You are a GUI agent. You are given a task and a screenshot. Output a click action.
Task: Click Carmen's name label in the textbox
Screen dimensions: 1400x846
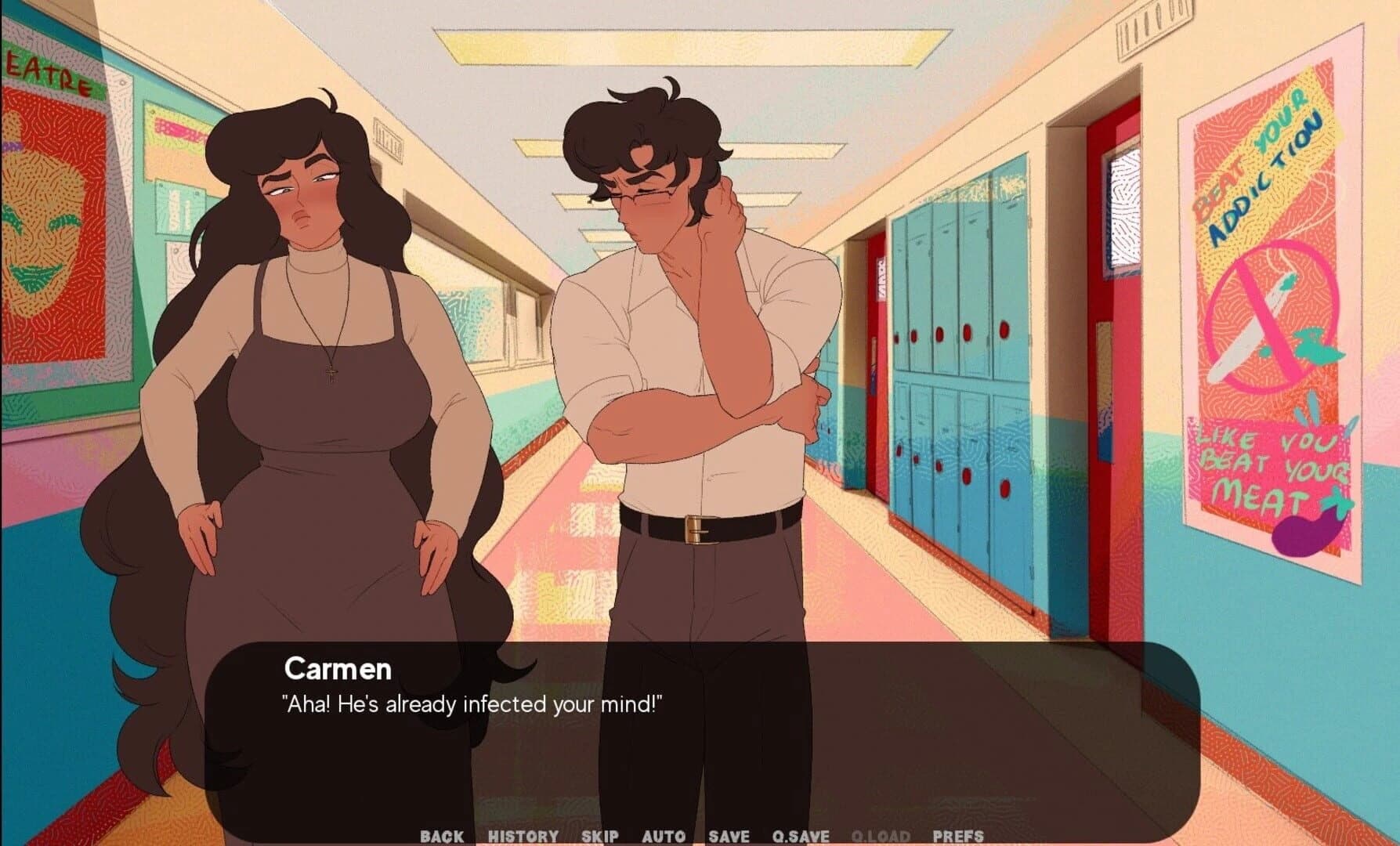tap(337, 670)
